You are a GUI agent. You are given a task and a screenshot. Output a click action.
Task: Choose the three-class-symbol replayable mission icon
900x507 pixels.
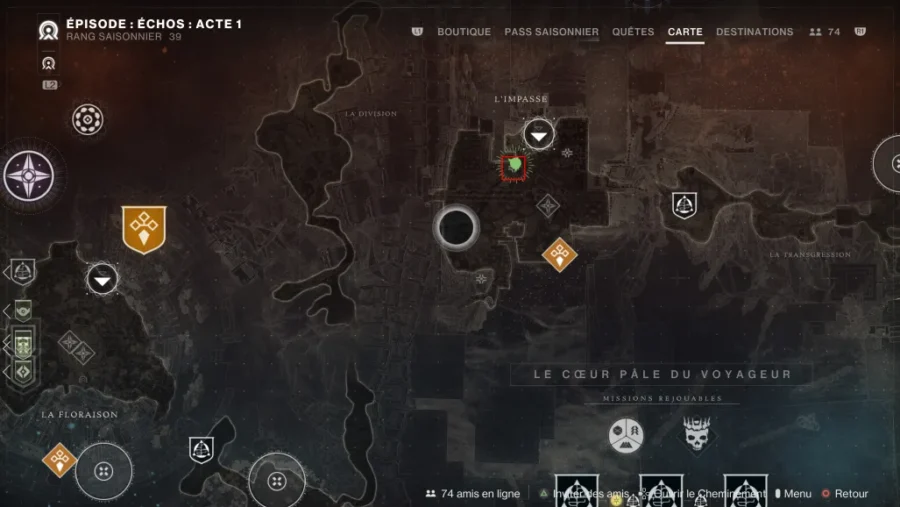tap(626, 435)
